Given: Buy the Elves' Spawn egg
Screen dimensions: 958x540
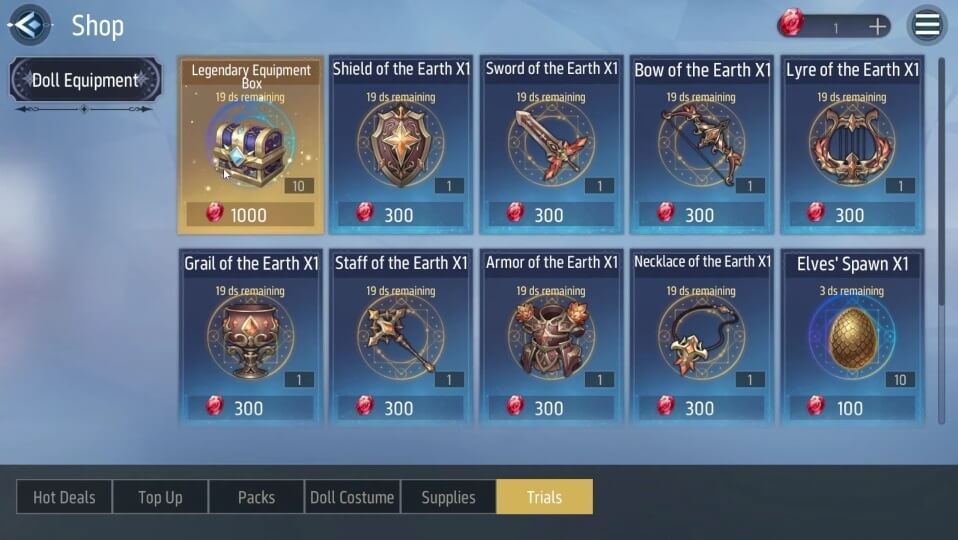Looking at the screenshot, I should (852, 338).
